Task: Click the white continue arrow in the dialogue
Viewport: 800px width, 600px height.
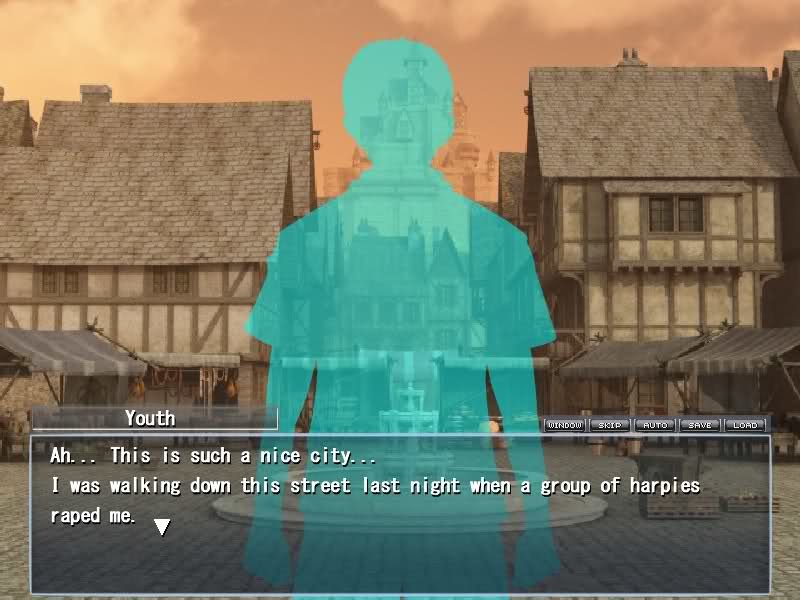Action: (161, 526)
